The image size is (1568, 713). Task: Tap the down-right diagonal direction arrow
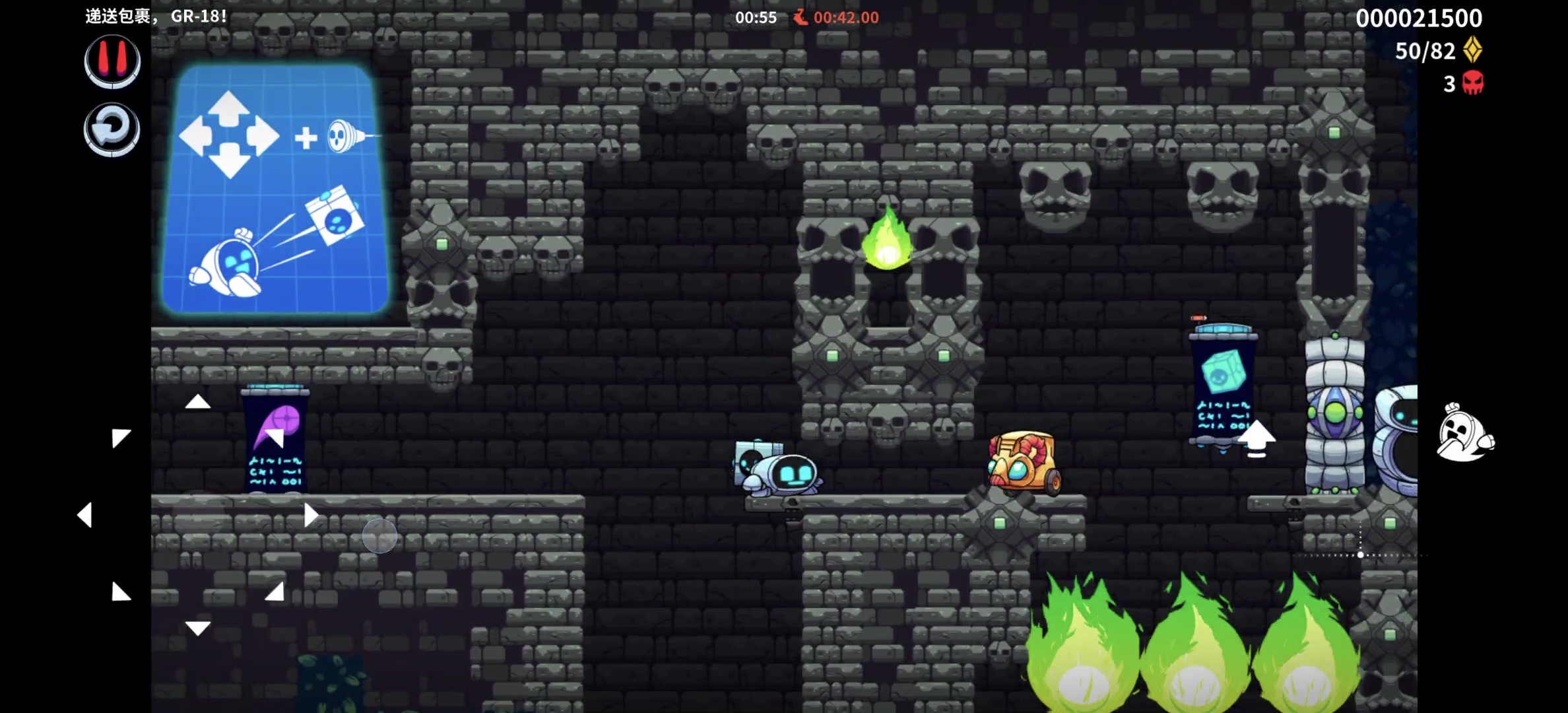pos(275,592)
